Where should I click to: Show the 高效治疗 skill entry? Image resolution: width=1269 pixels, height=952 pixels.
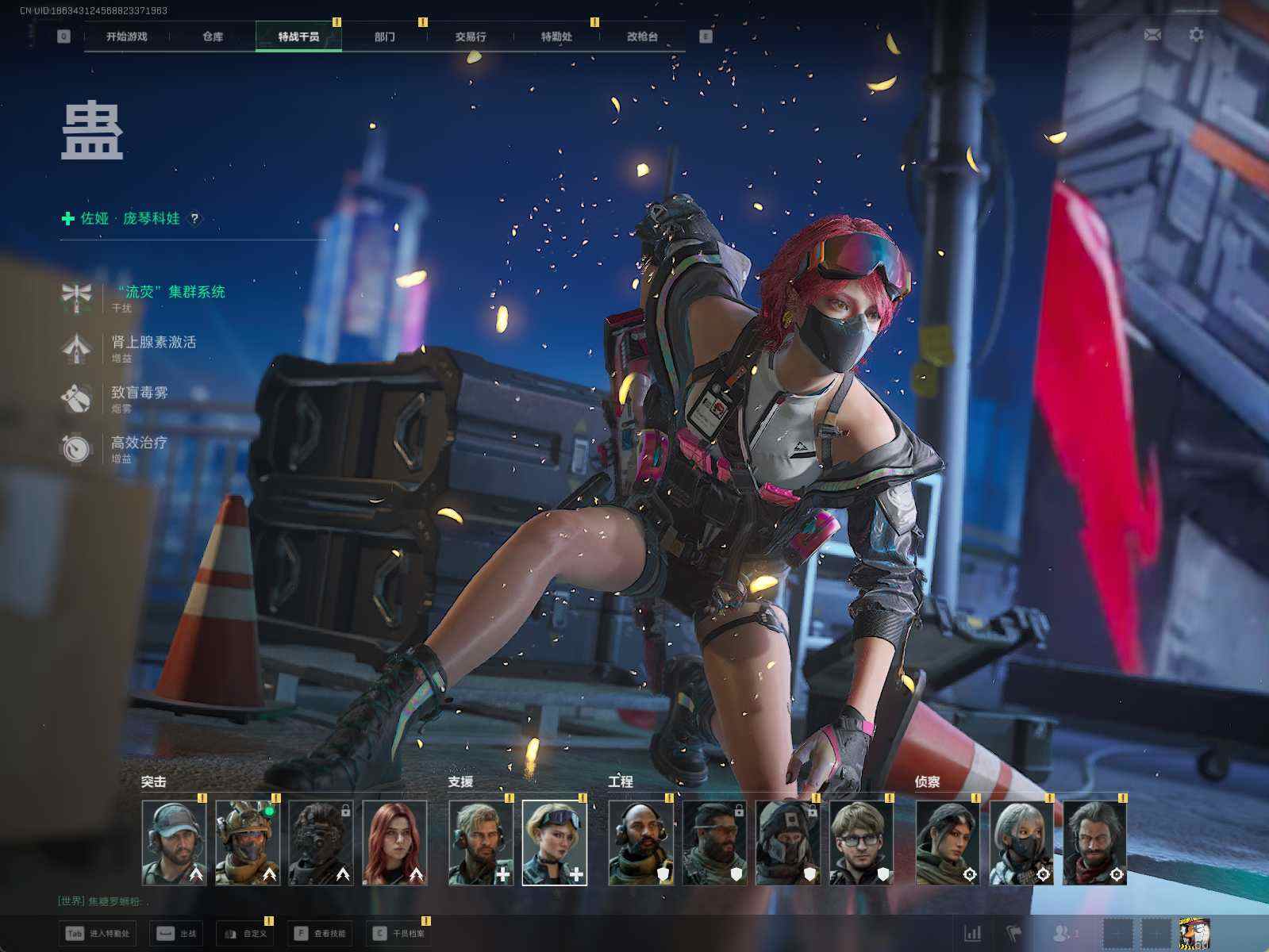(x=140, y=443)
